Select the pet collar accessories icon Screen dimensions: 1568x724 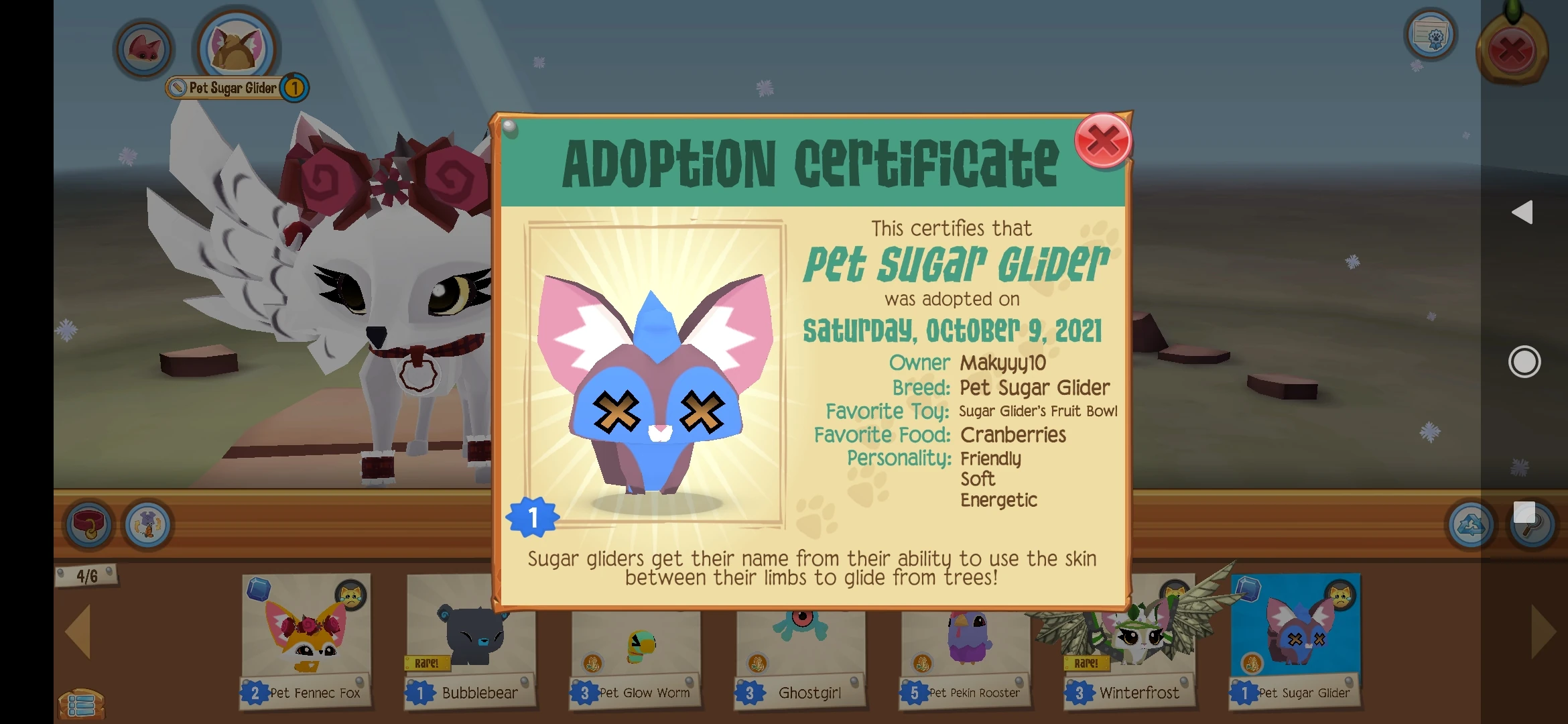89,526
